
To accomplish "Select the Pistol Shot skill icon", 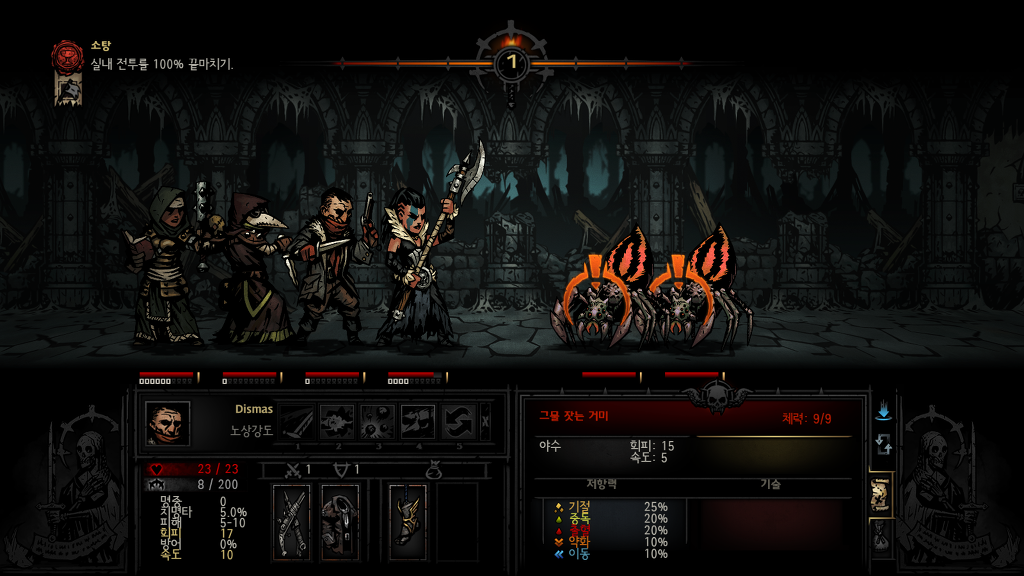I will pos(338,422).
